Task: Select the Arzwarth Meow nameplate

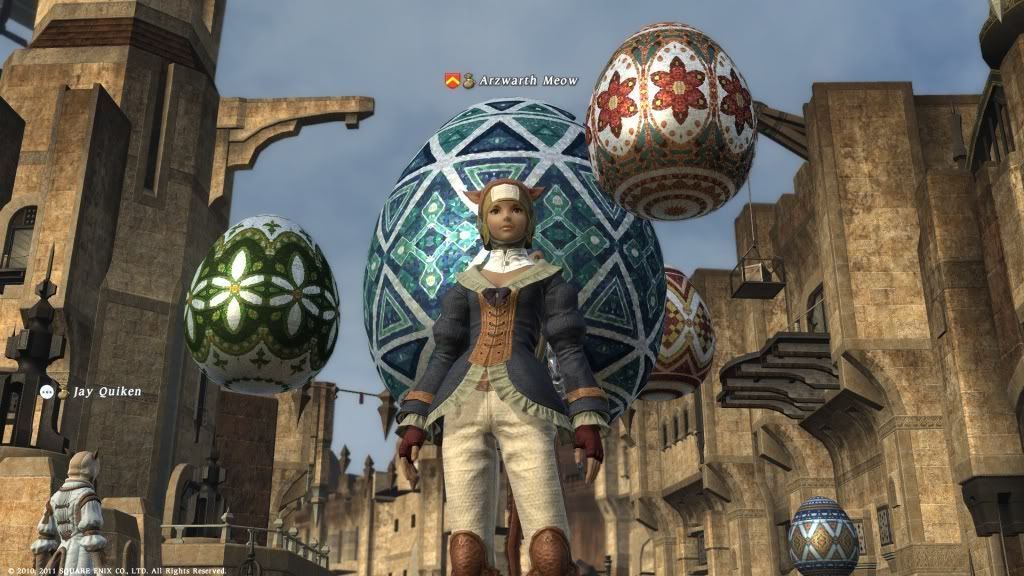Action: coord(527,81)
